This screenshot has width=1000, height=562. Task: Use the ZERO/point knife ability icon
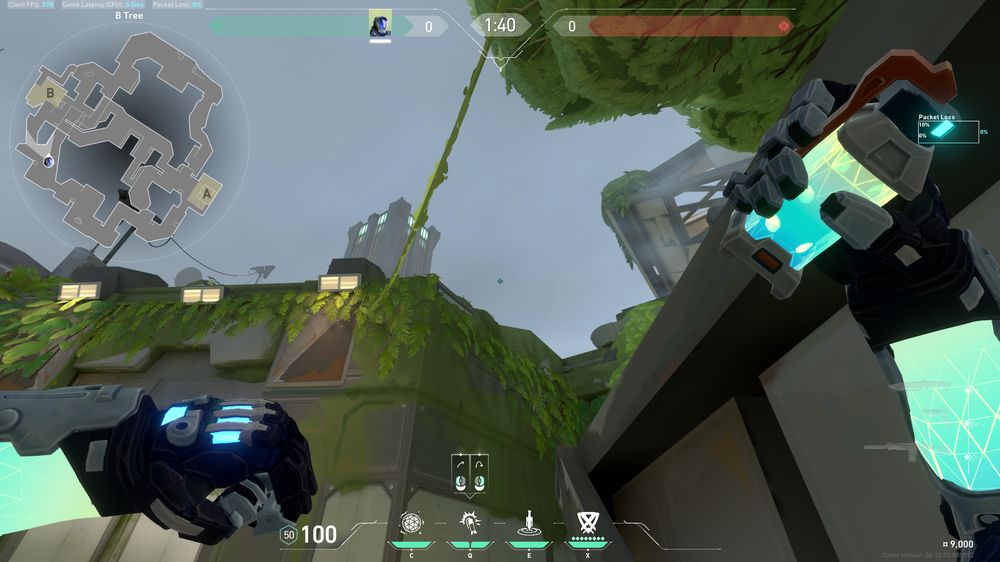click(x=527, y=523)
